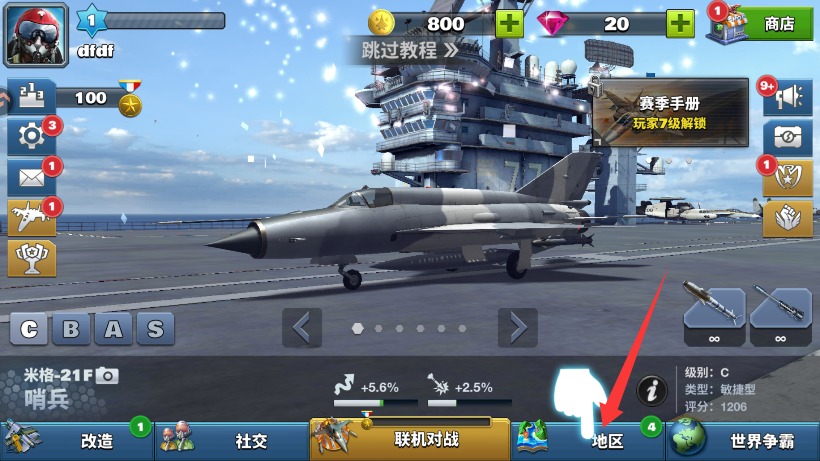Screen dimensions: 820x461
Task: Open the trophy achievements icon
Action: pyautogui.click(x=31, y=258)
